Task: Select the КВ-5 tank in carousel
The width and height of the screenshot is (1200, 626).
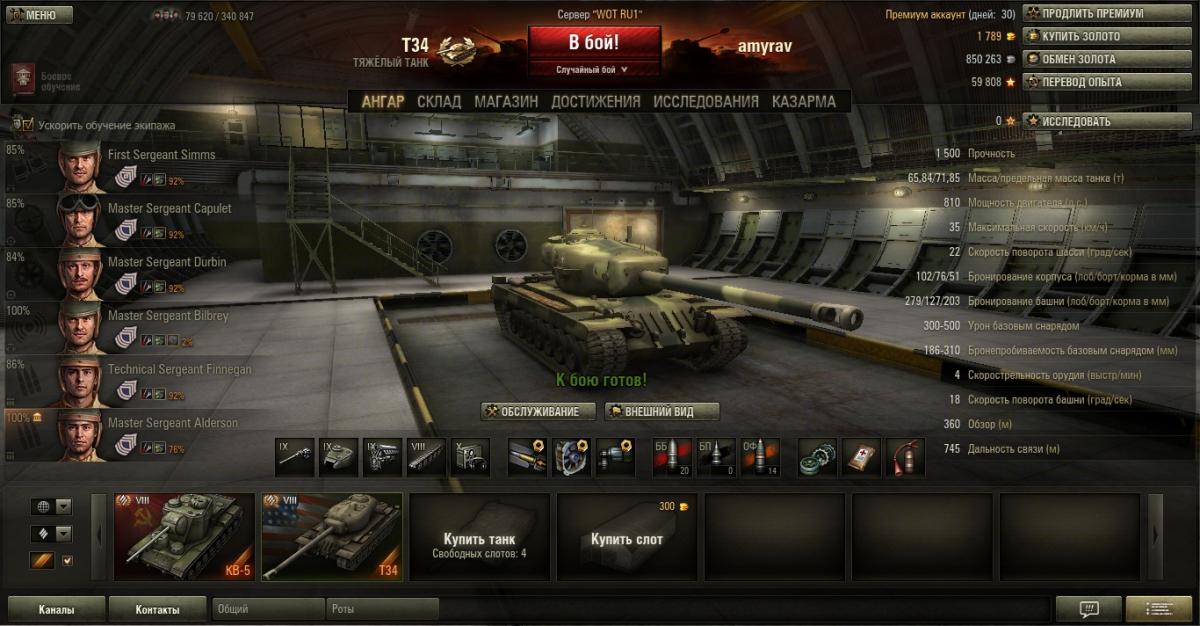Action: (184, 536)
